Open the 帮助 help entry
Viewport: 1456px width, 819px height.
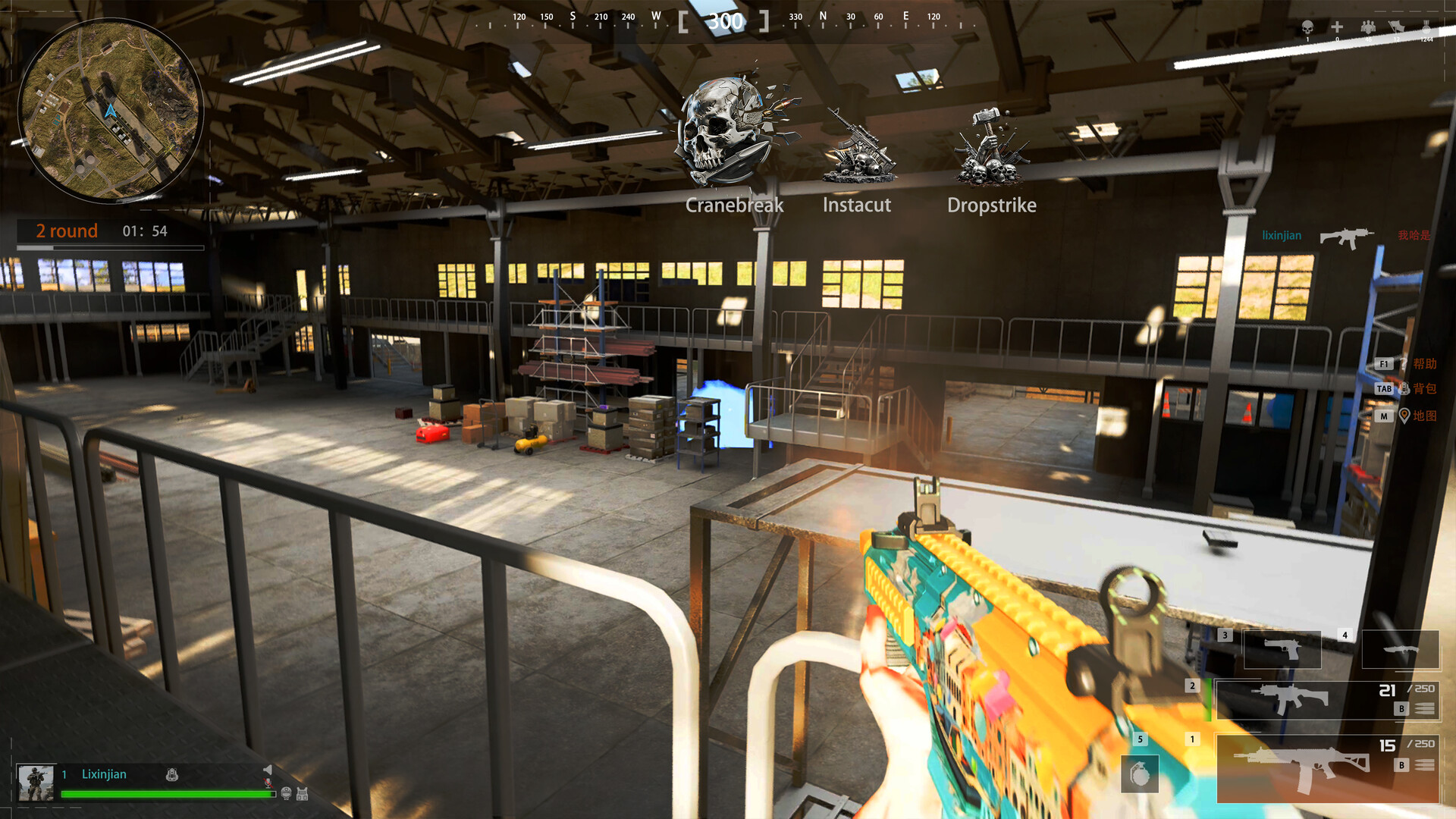[x=1423, y=364]
